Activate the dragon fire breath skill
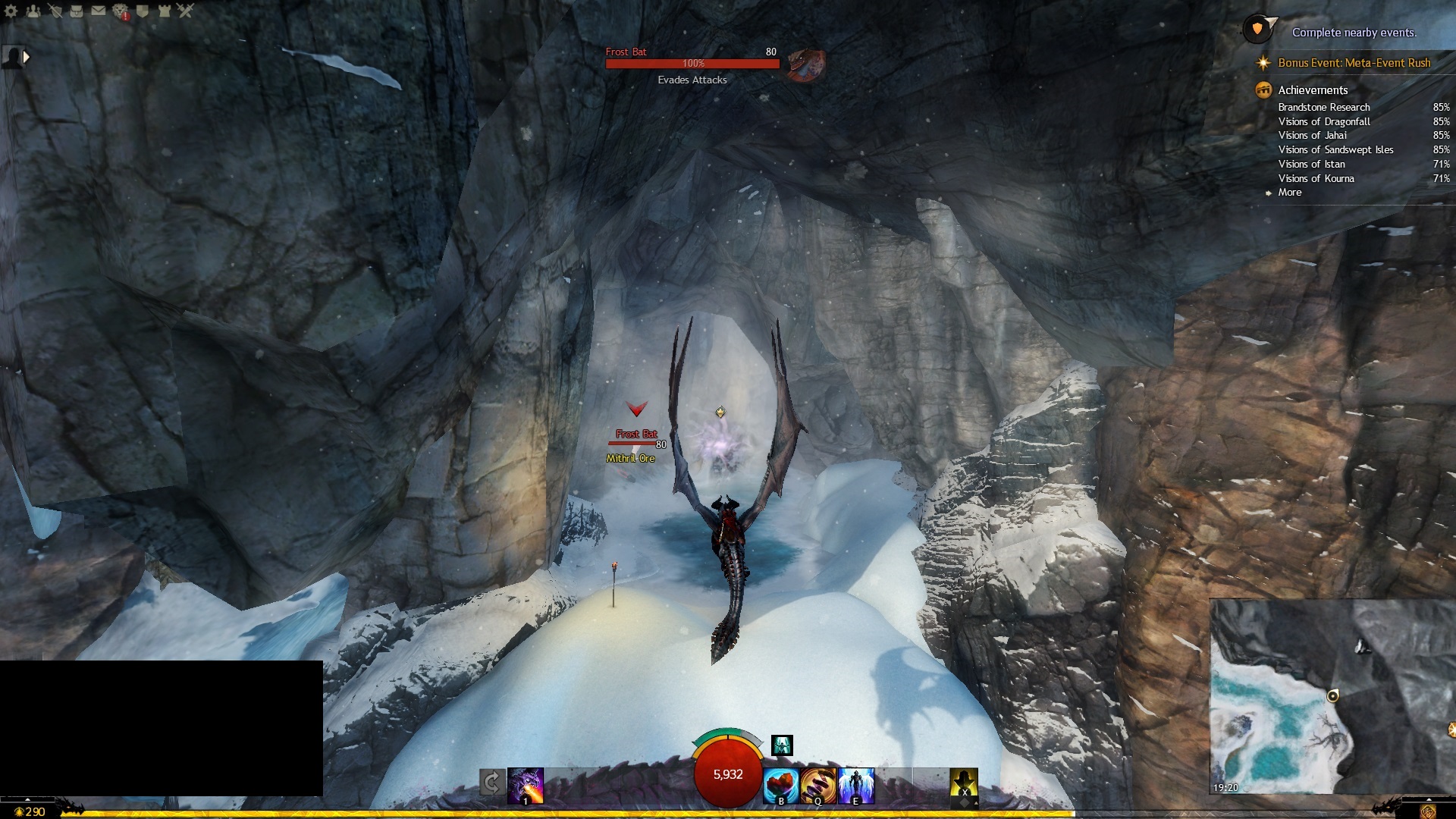 tap(526, 785)
